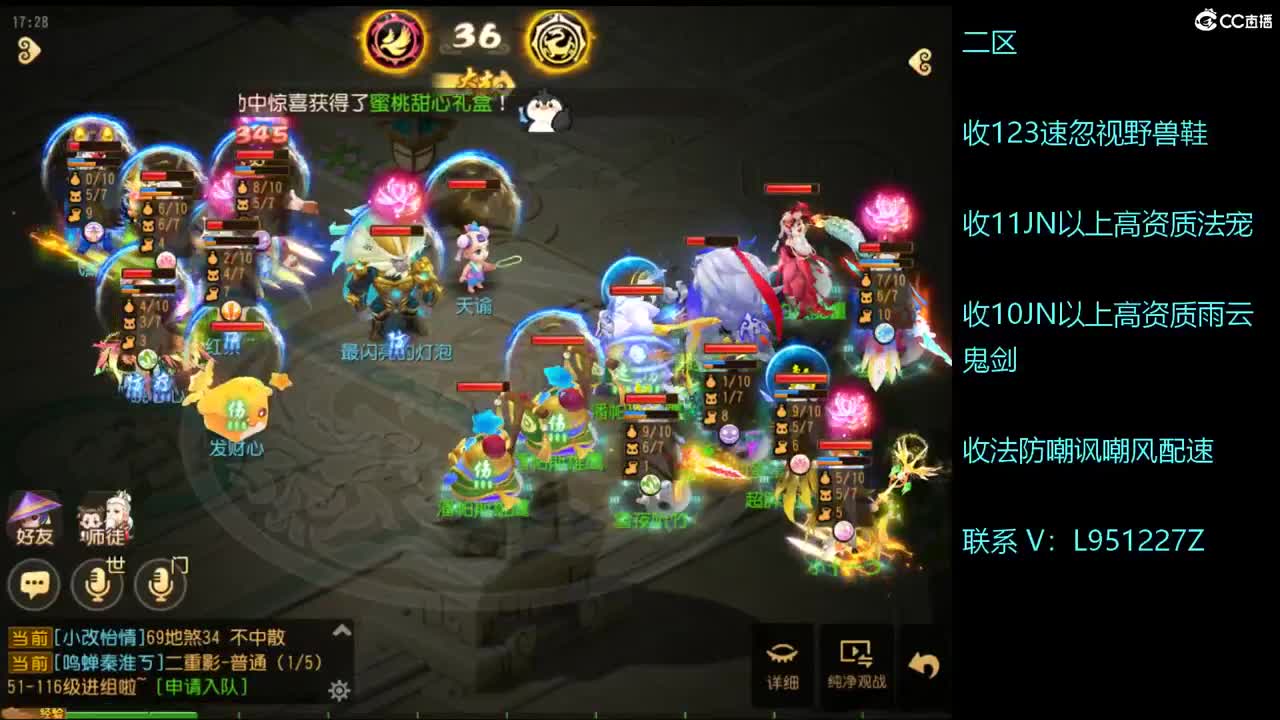Toggle the 世 world channel microphone

[x=95, y=581]
